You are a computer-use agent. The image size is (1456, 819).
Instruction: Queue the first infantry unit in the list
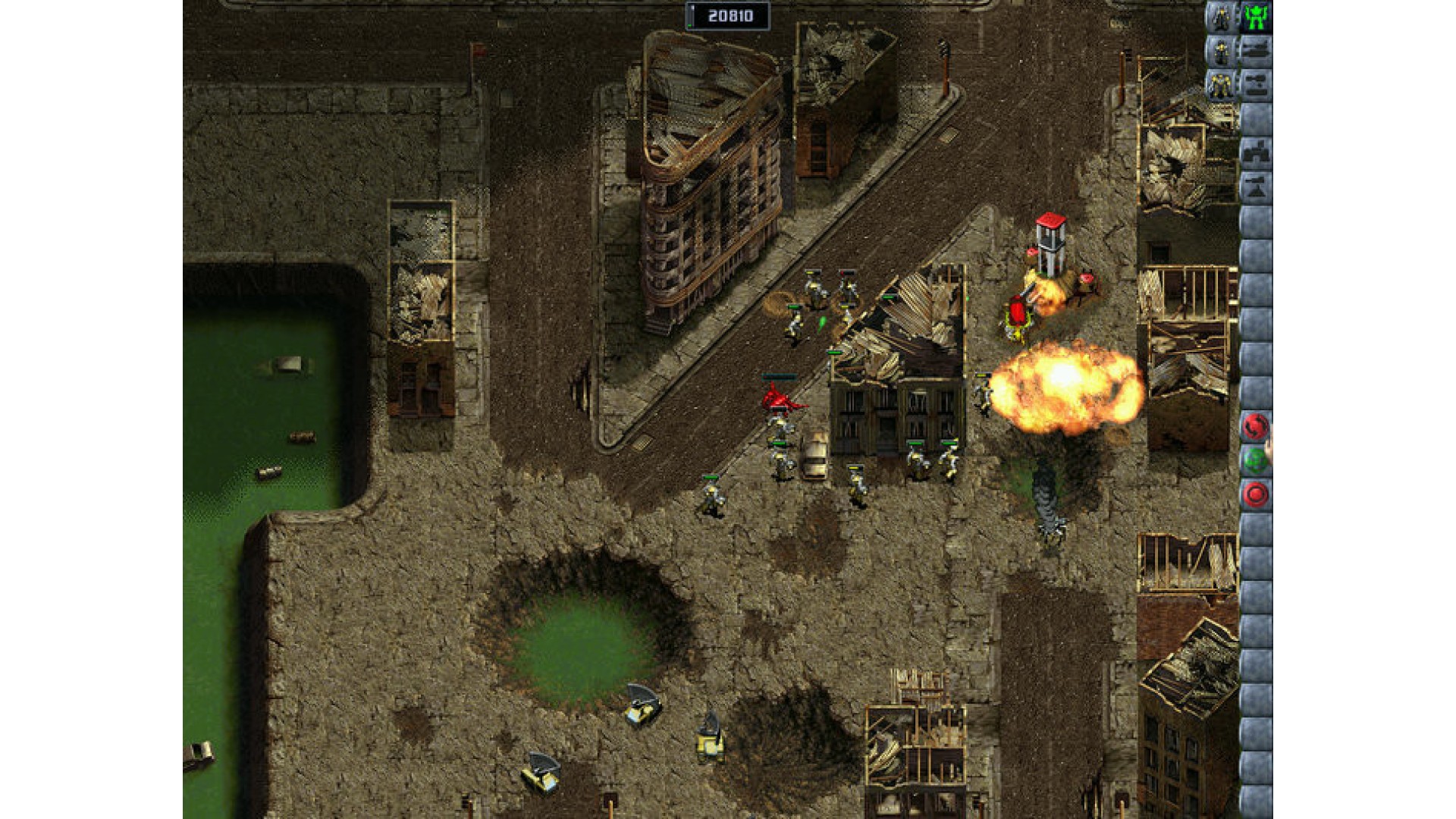[1221, 17]
